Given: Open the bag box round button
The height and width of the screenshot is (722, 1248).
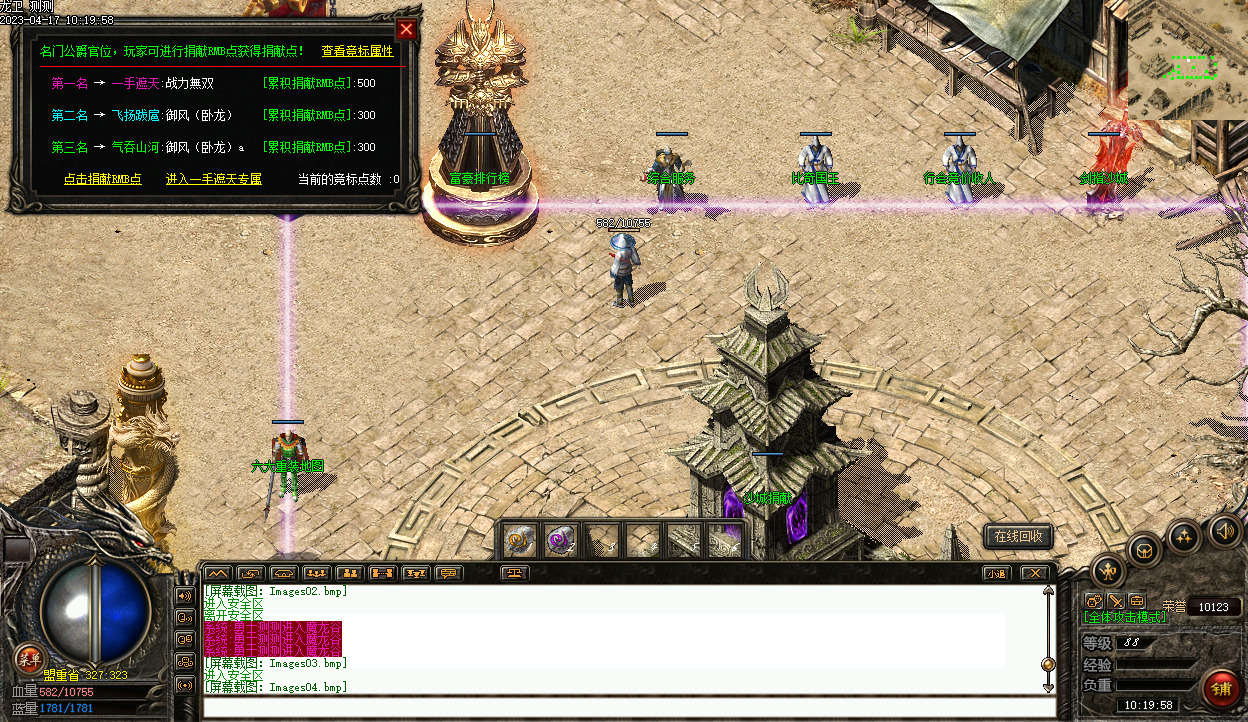Looking at the screenshot, I should (1145, 549).
